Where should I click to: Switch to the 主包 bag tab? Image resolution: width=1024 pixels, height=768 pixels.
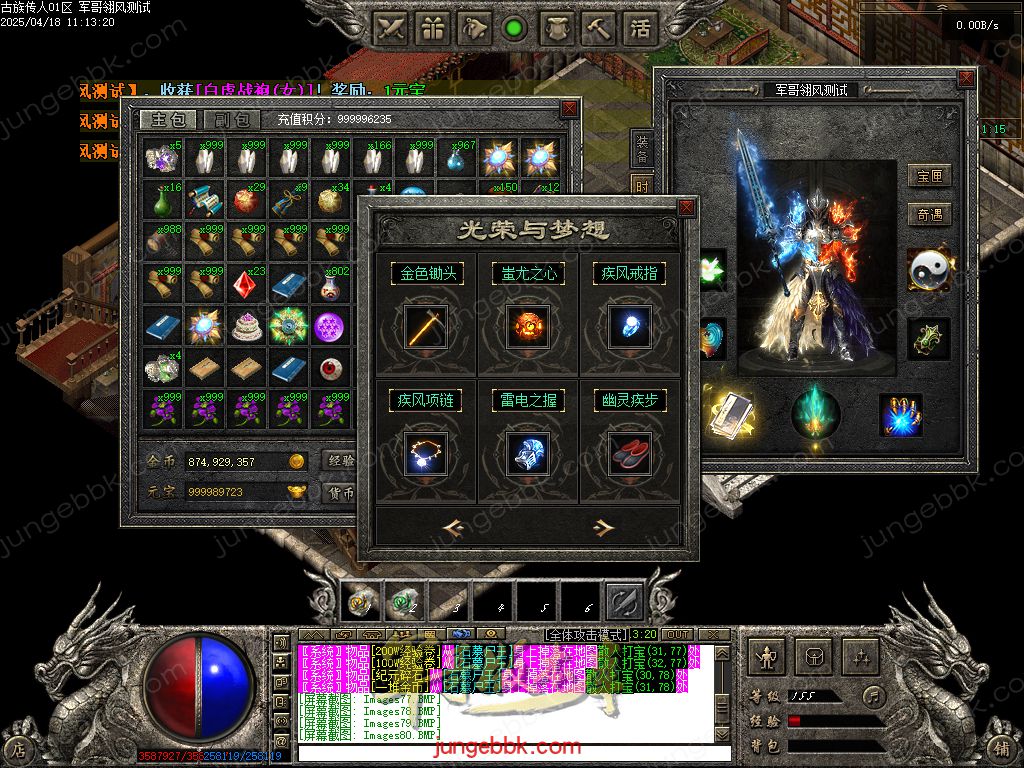(x=168, y=120)
